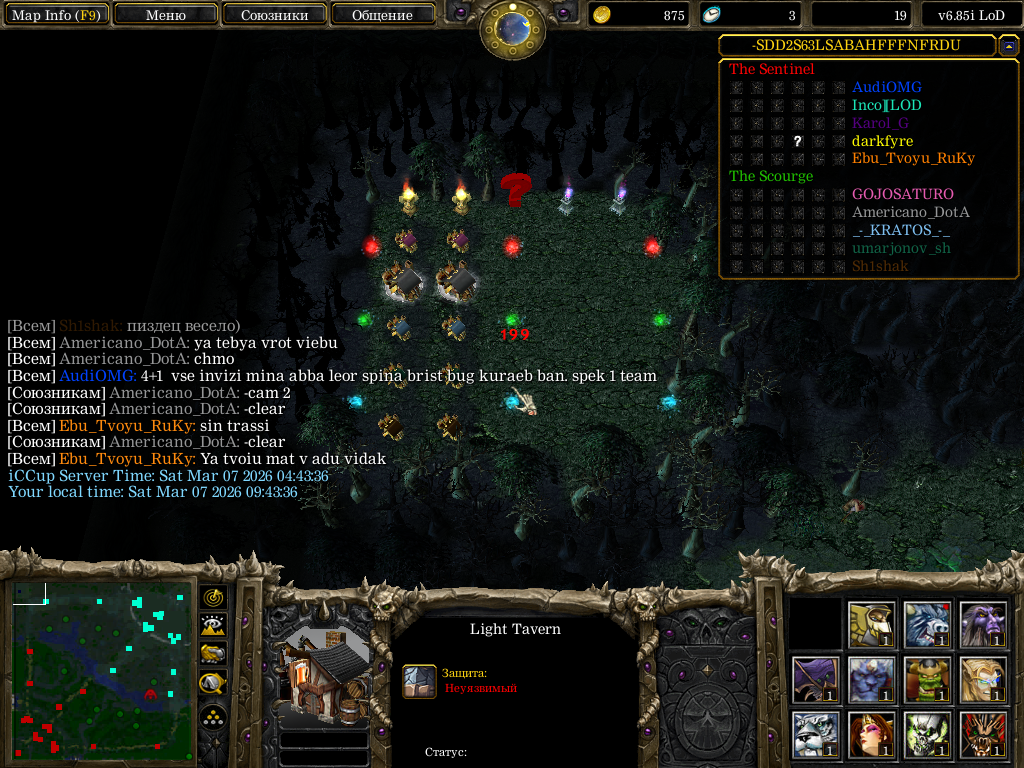Open the Общение chat log
Image resolution: width=1024 pixels, height=768 pixels.
pos(382,15)
